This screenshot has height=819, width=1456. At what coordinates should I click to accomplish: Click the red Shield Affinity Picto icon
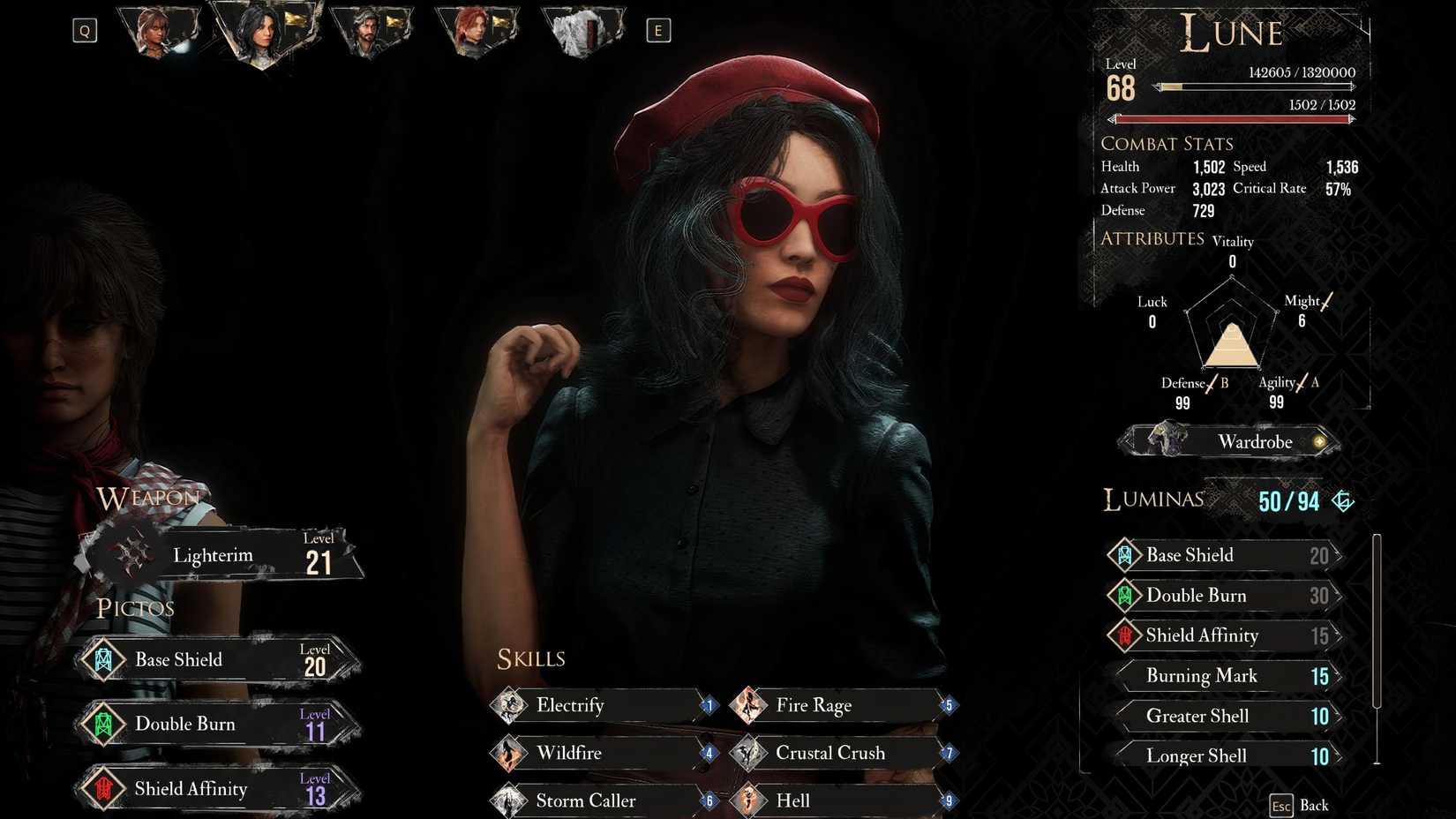[105, 789]
